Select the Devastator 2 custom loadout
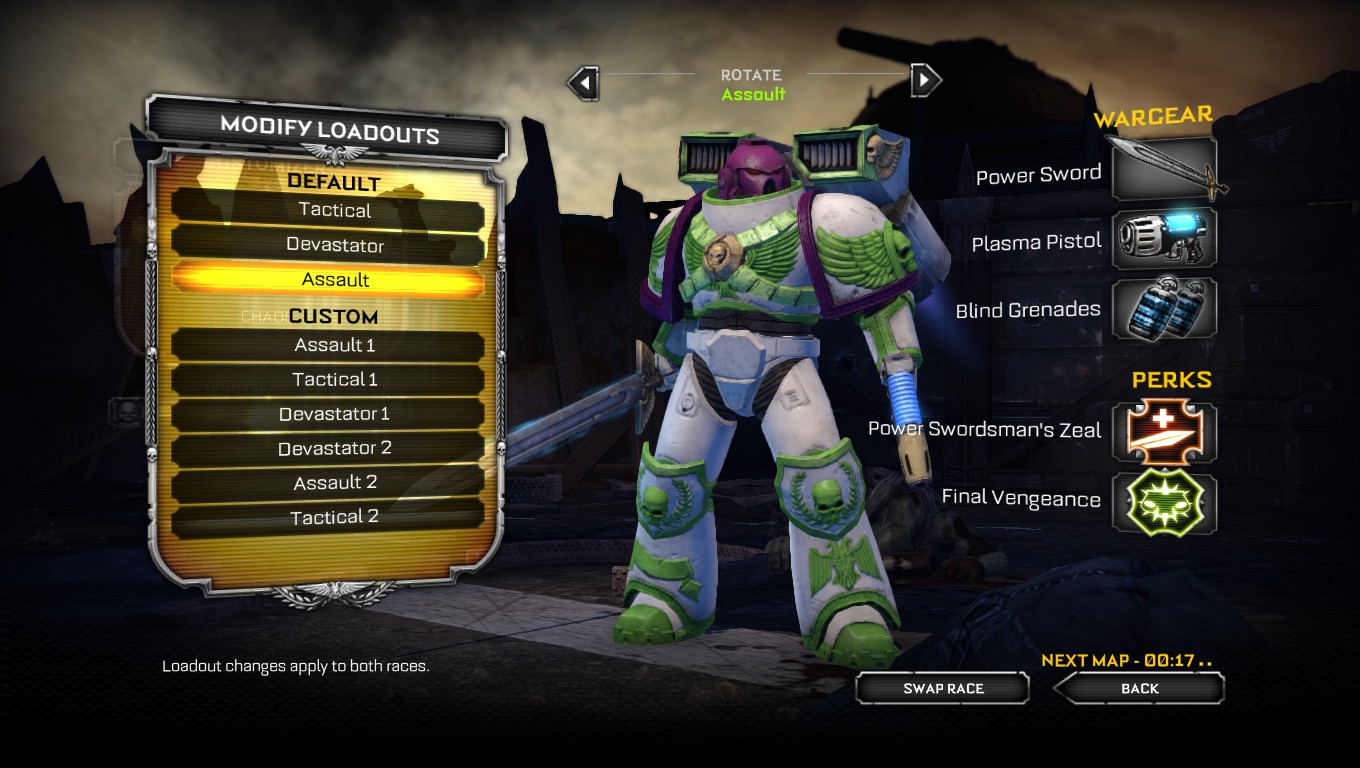 point(335,449)
